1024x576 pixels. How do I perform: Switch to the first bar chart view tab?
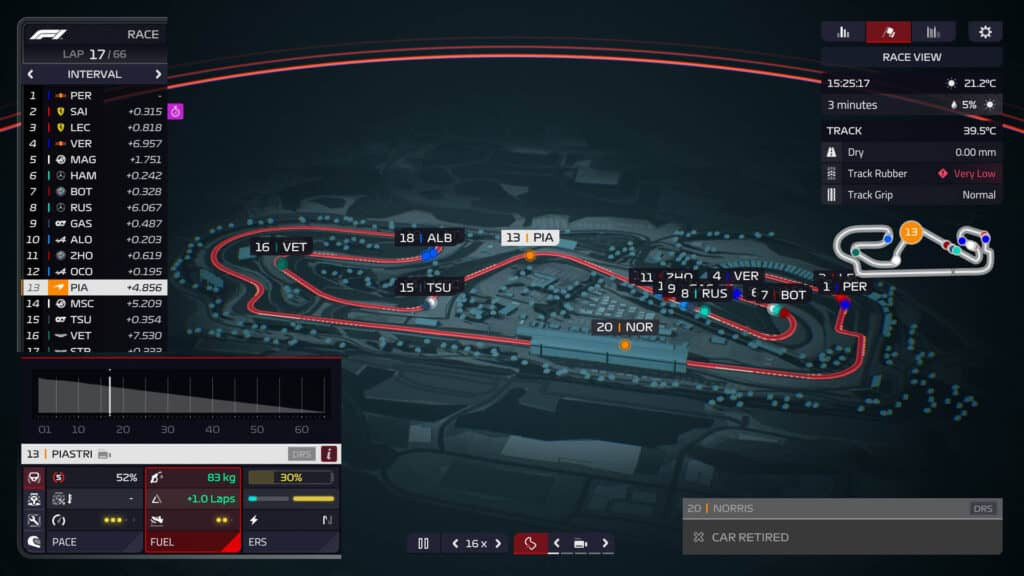click(x=843, y=32)
